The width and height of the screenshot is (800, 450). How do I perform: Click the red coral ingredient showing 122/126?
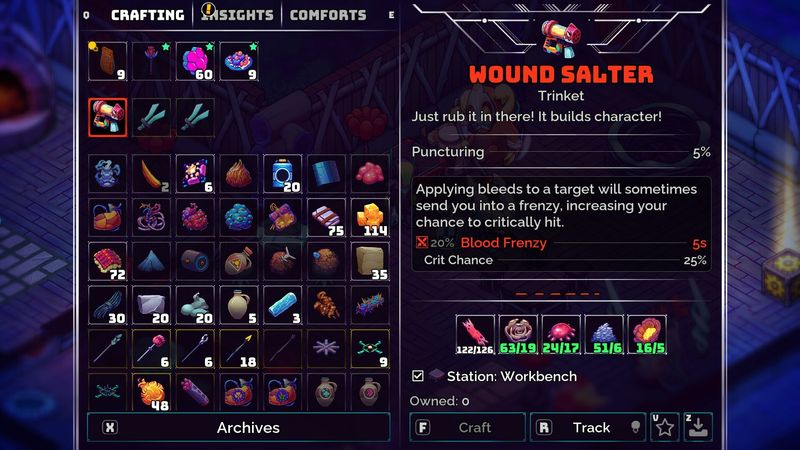click(475, 335)
